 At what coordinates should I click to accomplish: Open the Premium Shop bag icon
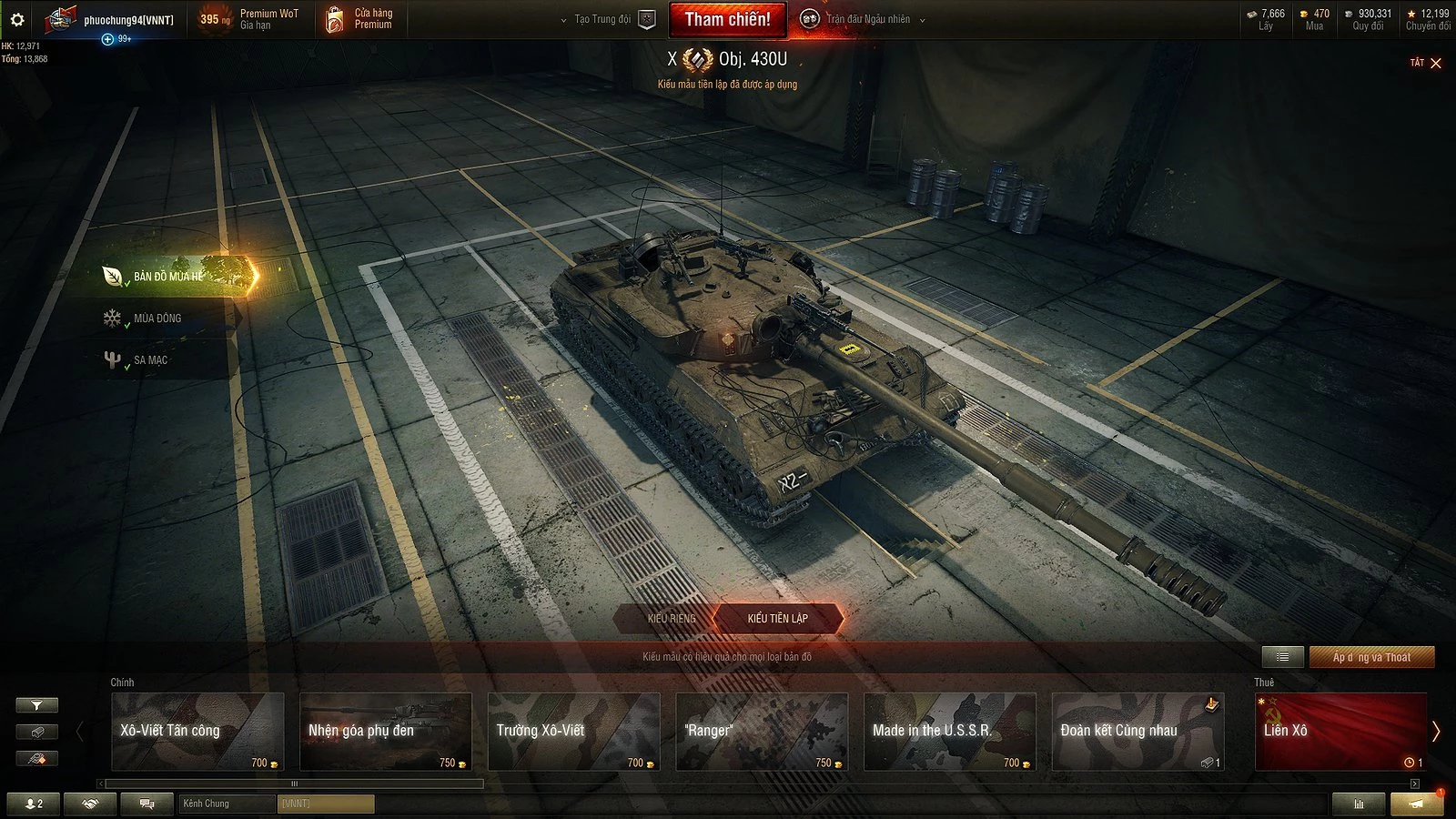point(335,19)
